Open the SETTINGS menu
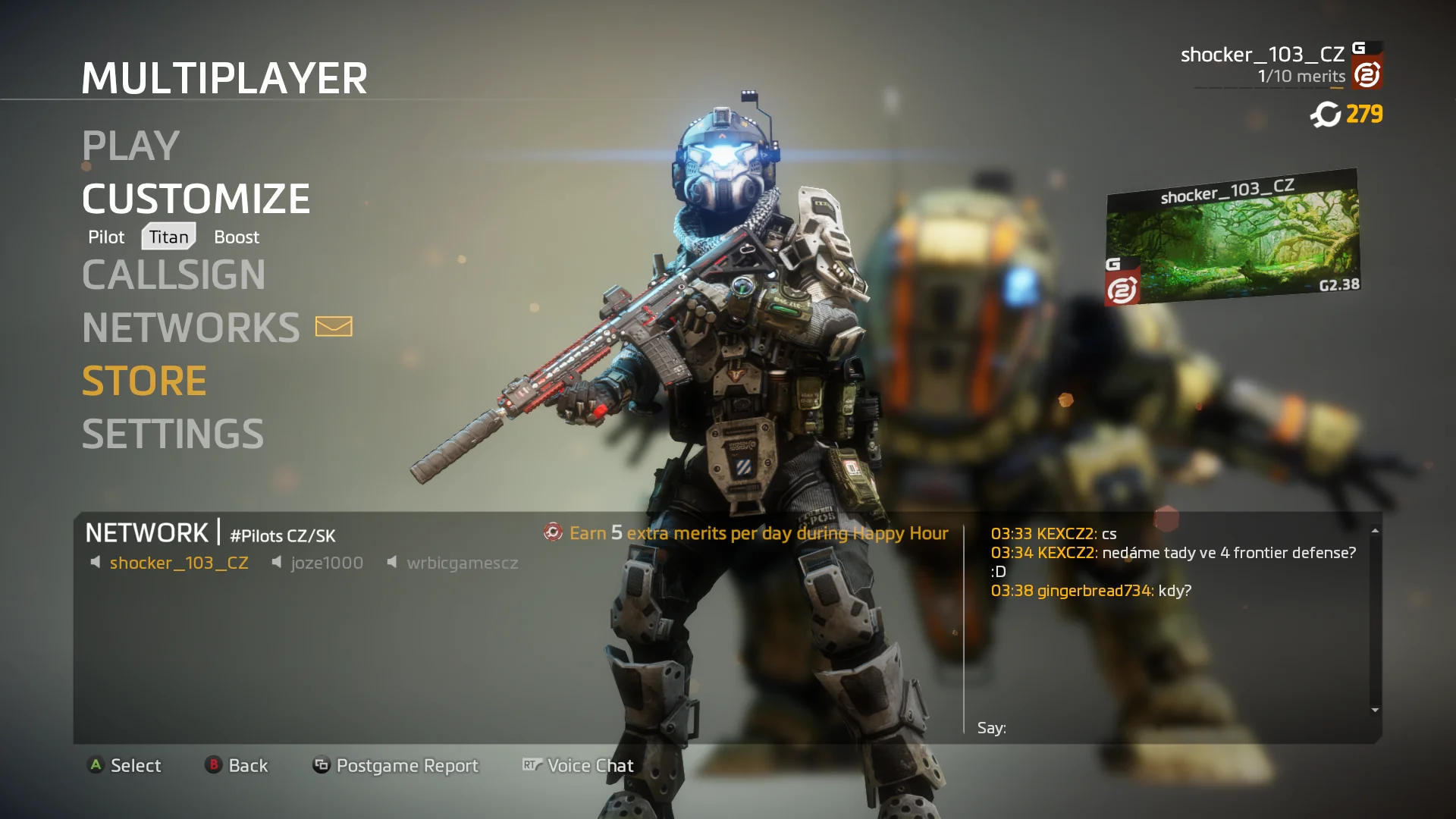The width and height of the screenshot is (1456, 819). click(x=173, y=434)
